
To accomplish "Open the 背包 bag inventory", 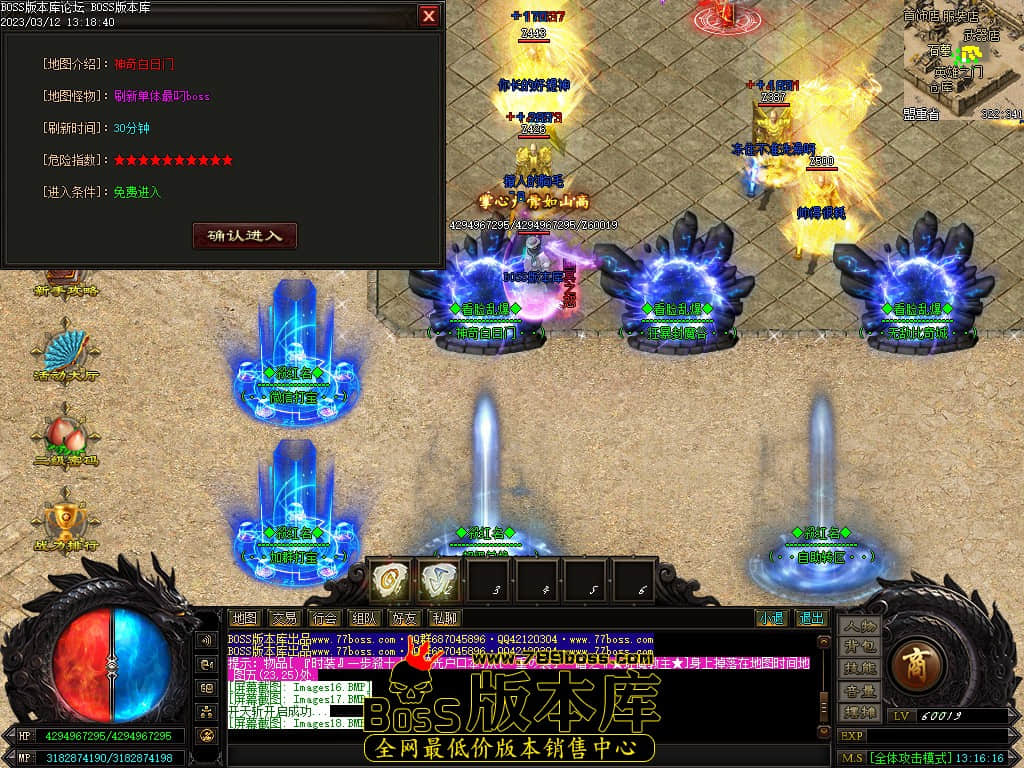I will coord(859,648).
